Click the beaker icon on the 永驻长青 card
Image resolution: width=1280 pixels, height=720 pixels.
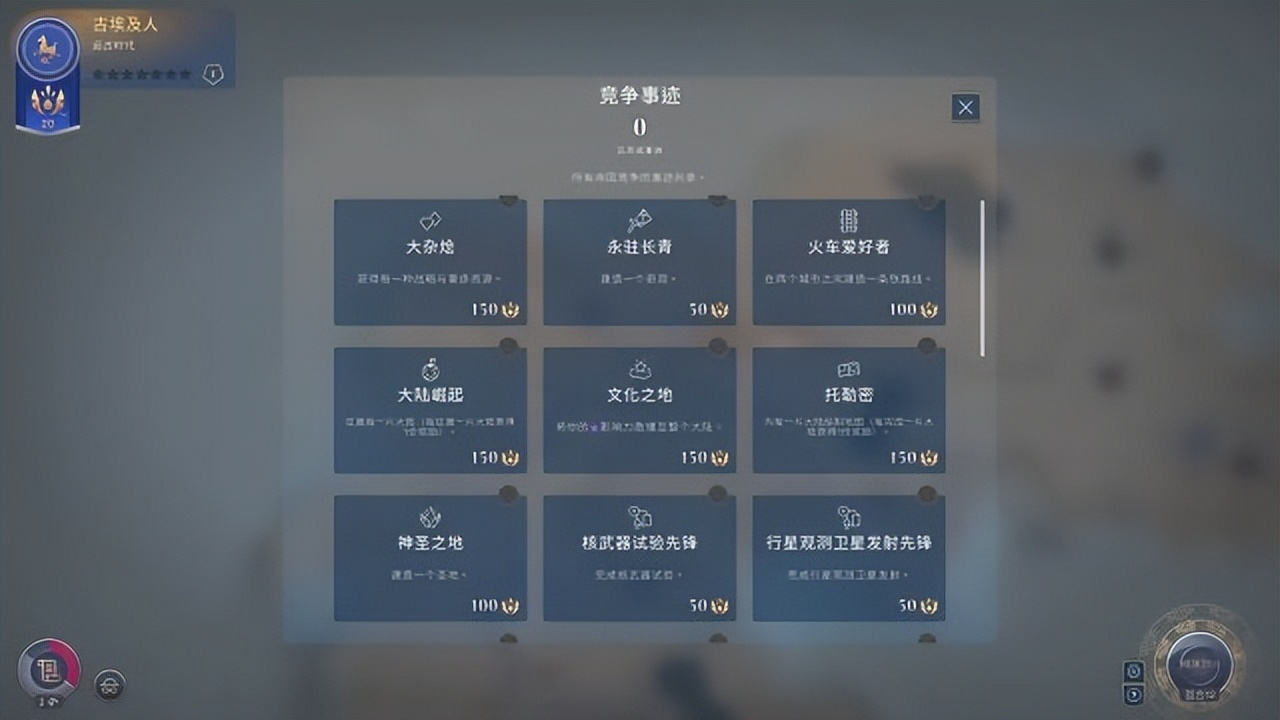coord(640,221)
